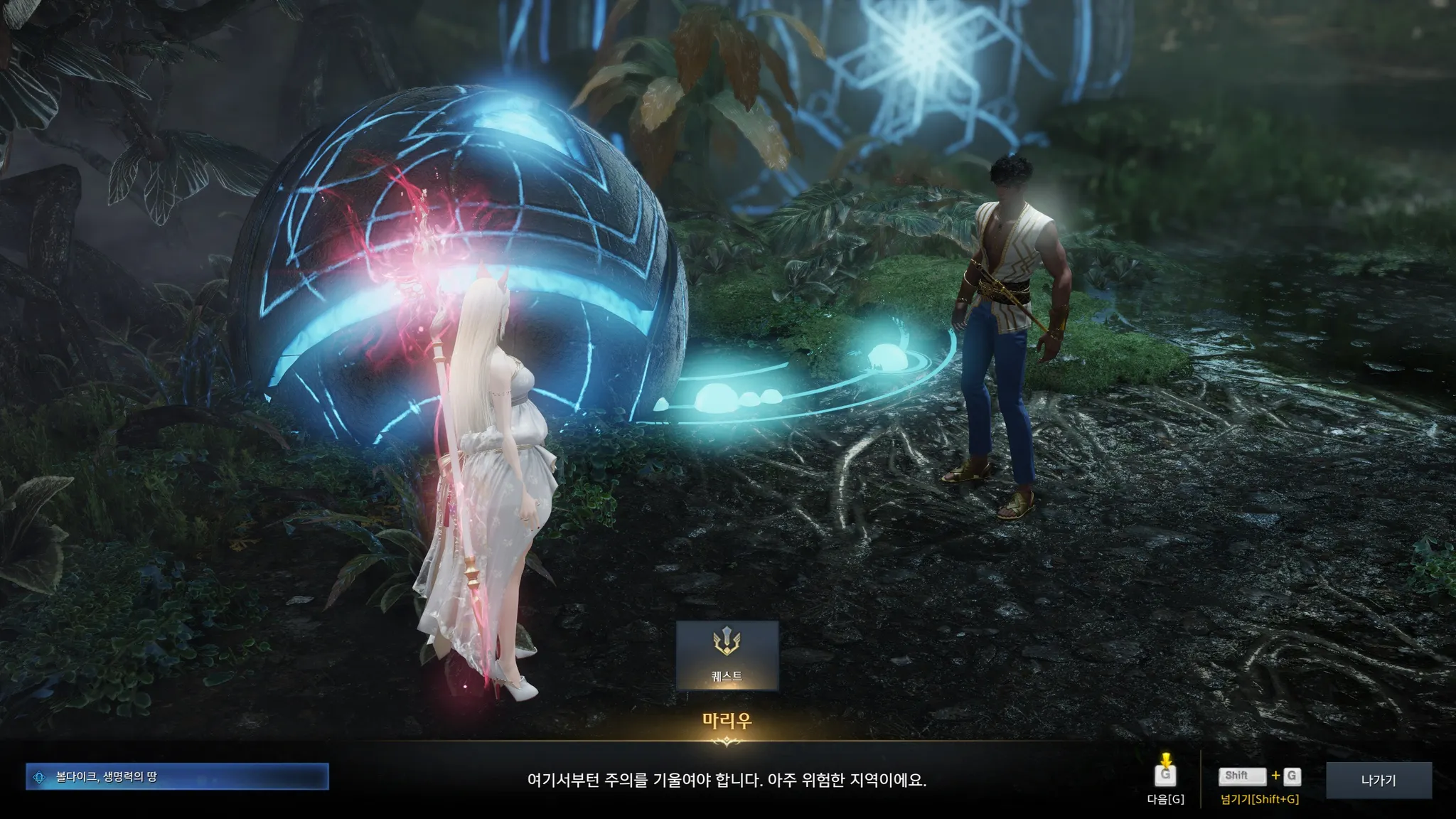Open the 볼다이크, 생명력의 땅 location banner
Image resolution: width=1456 pixels, height=819 pixels.
pos(177,777)
